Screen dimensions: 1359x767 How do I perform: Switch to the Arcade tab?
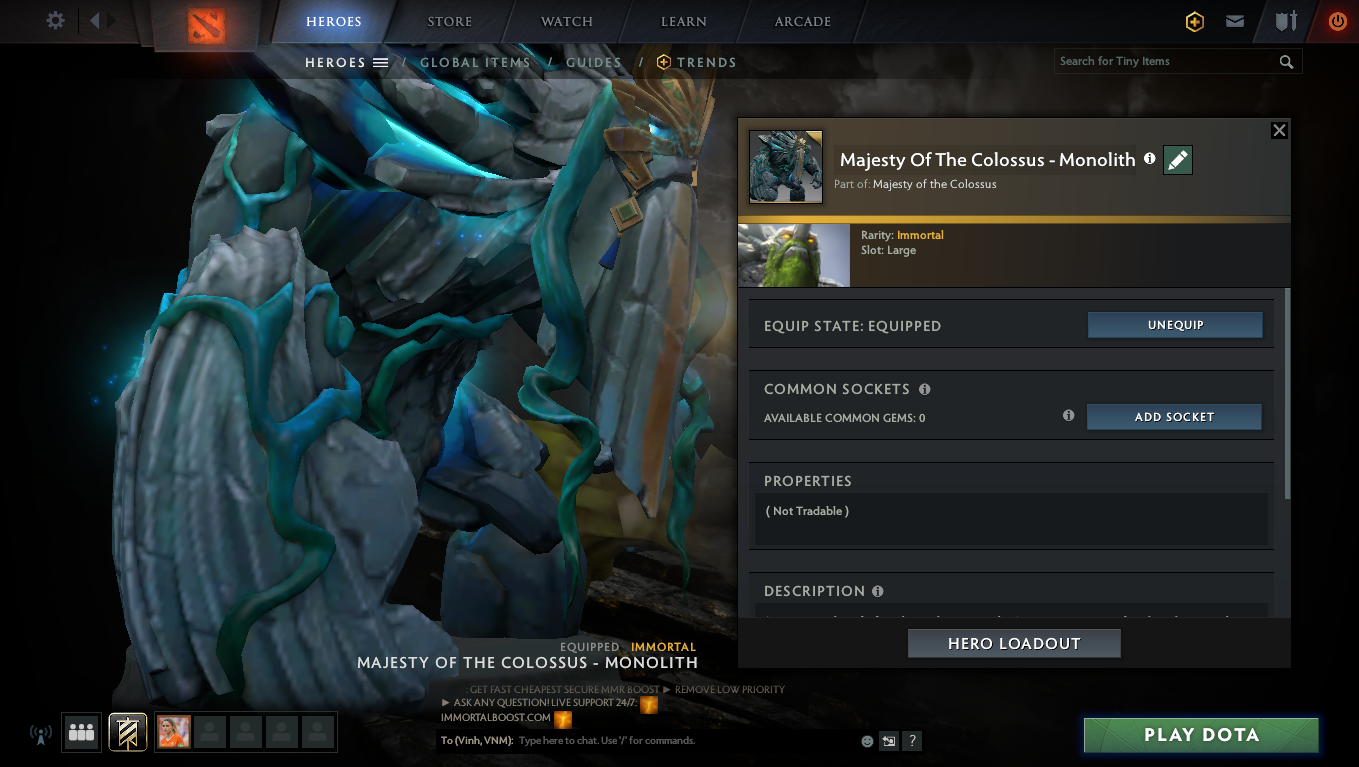pyautogui.click(x=803, y=21)
